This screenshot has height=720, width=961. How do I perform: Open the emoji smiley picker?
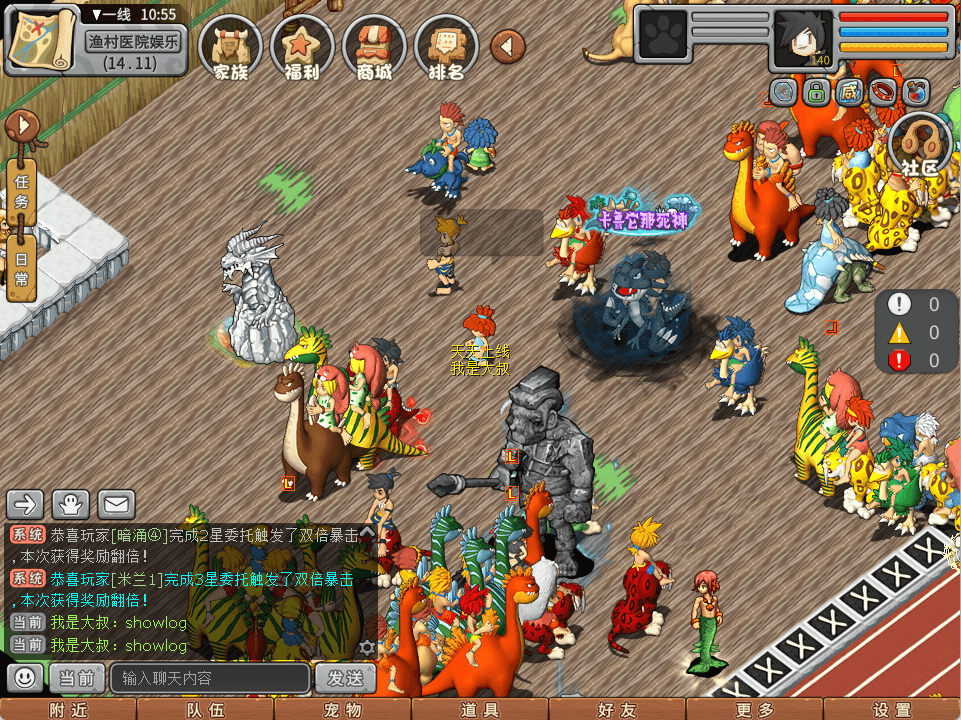[25, 678]
